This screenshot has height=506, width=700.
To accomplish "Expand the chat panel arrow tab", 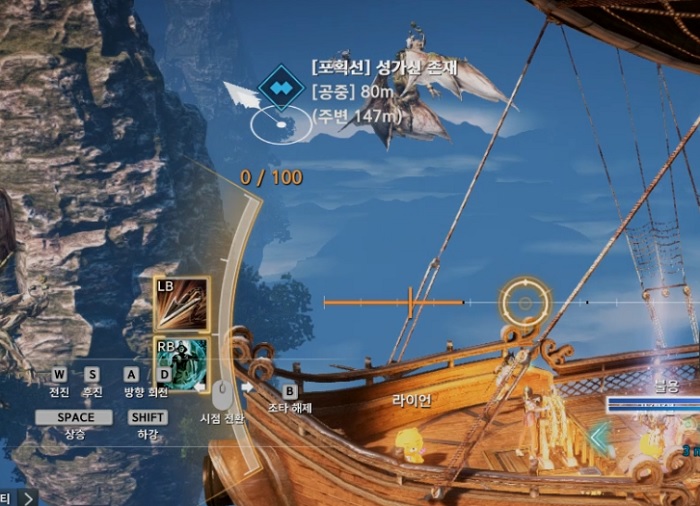I will tap(27, 497).
